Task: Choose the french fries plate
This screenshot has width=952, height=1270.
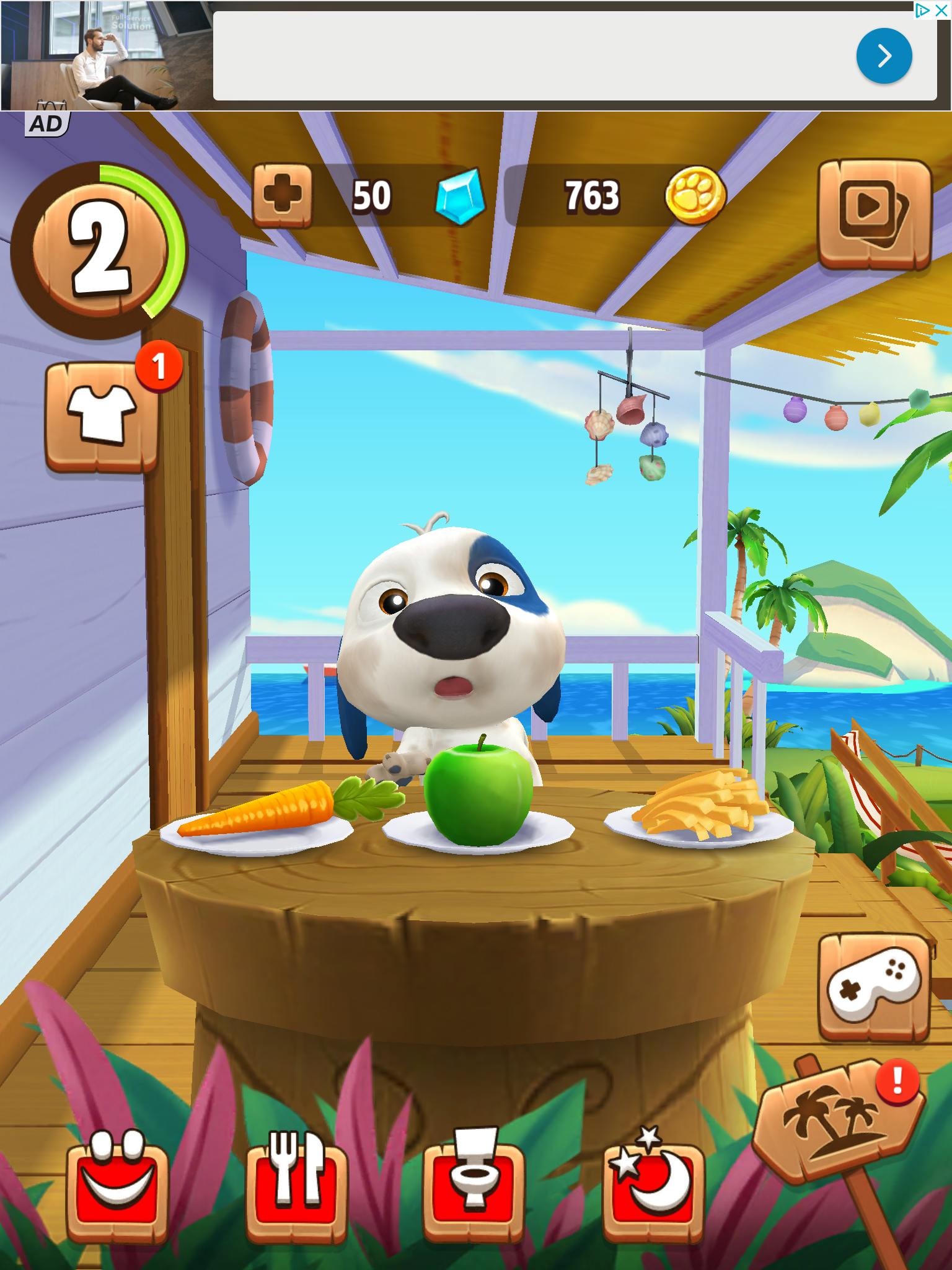Action: click(700, 806)
